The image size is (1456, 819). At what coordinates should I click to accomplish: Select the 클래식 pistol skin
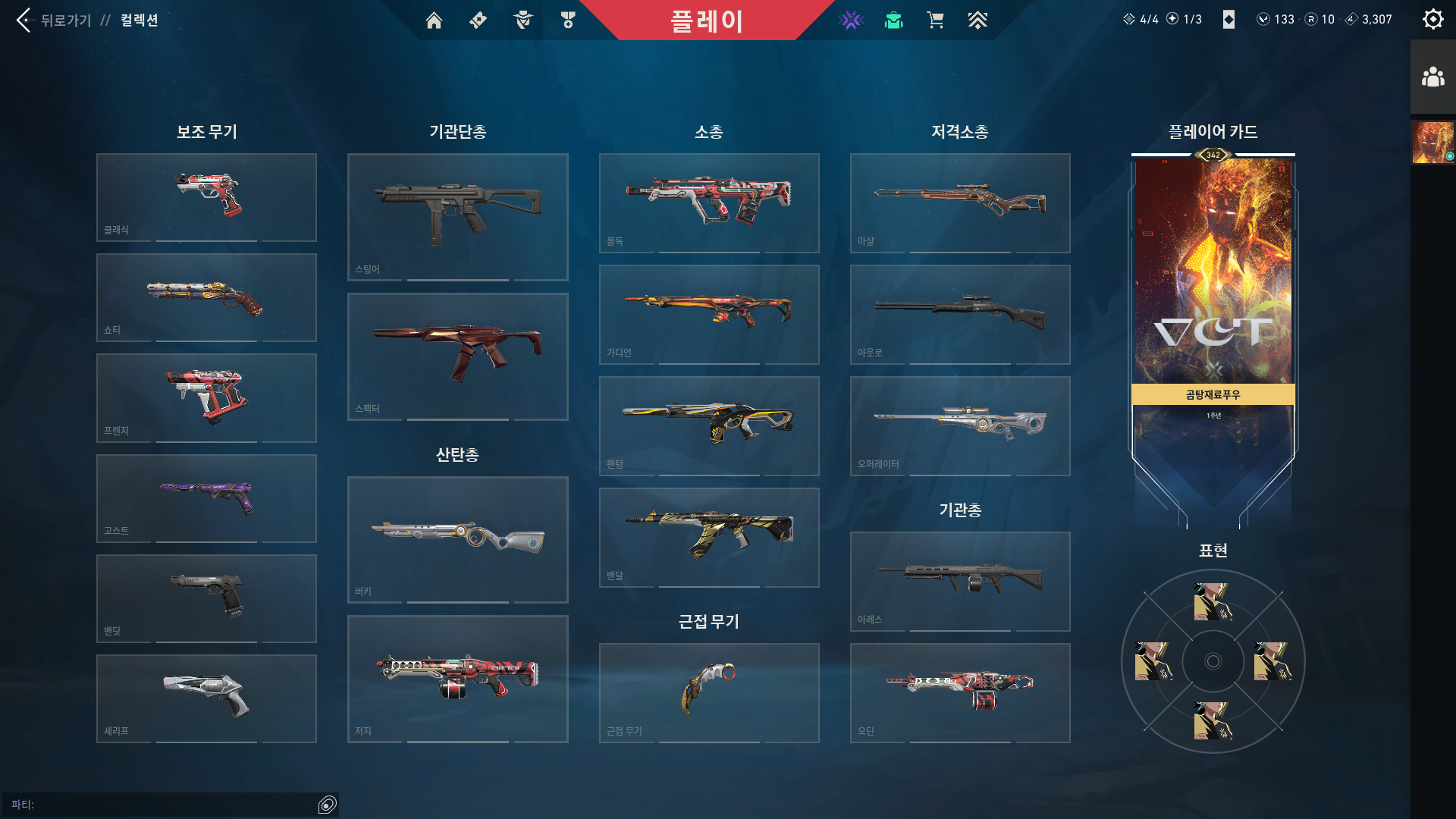(206, 196)
